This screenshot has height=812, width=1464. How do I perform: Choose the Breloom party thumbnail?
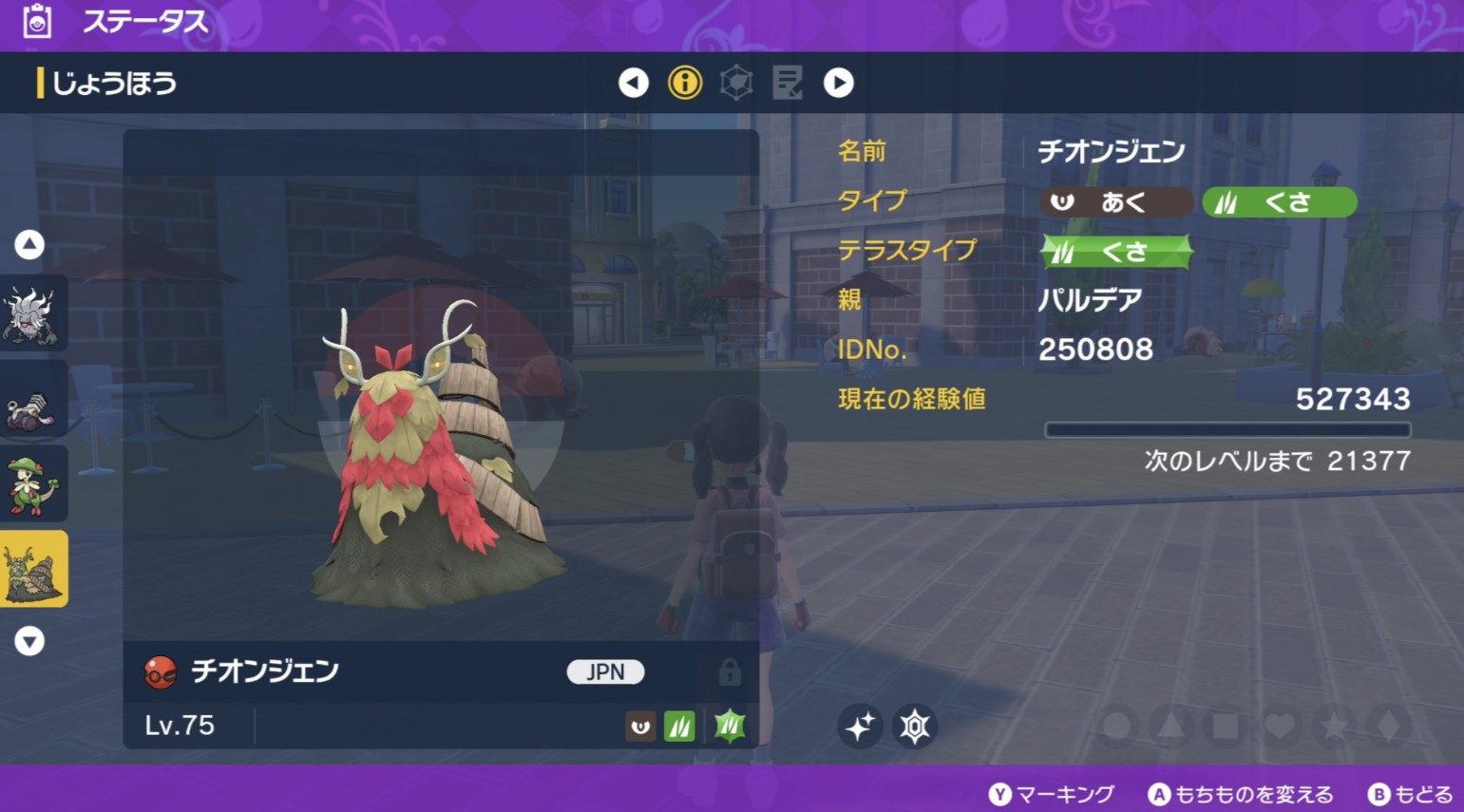pos(33,484)
